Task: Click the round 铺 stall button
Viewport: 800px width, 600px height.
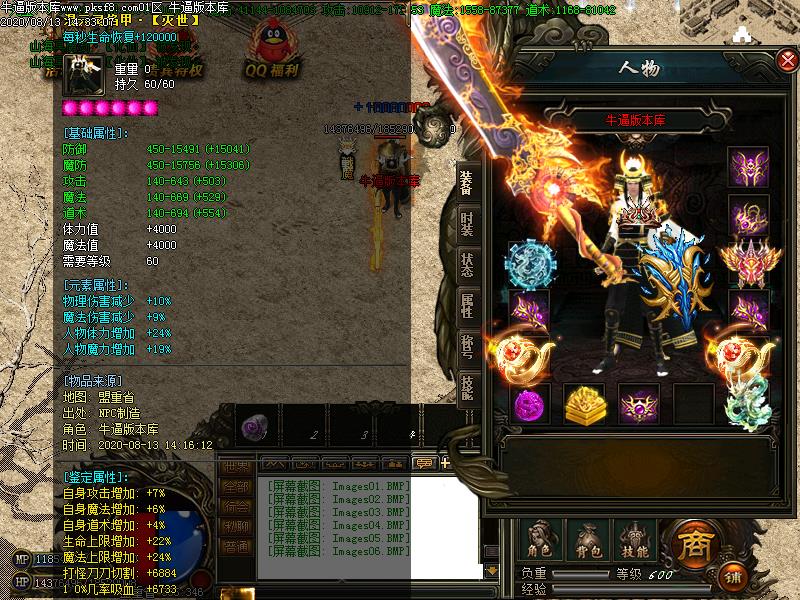Action: click(x=735, y=577)
